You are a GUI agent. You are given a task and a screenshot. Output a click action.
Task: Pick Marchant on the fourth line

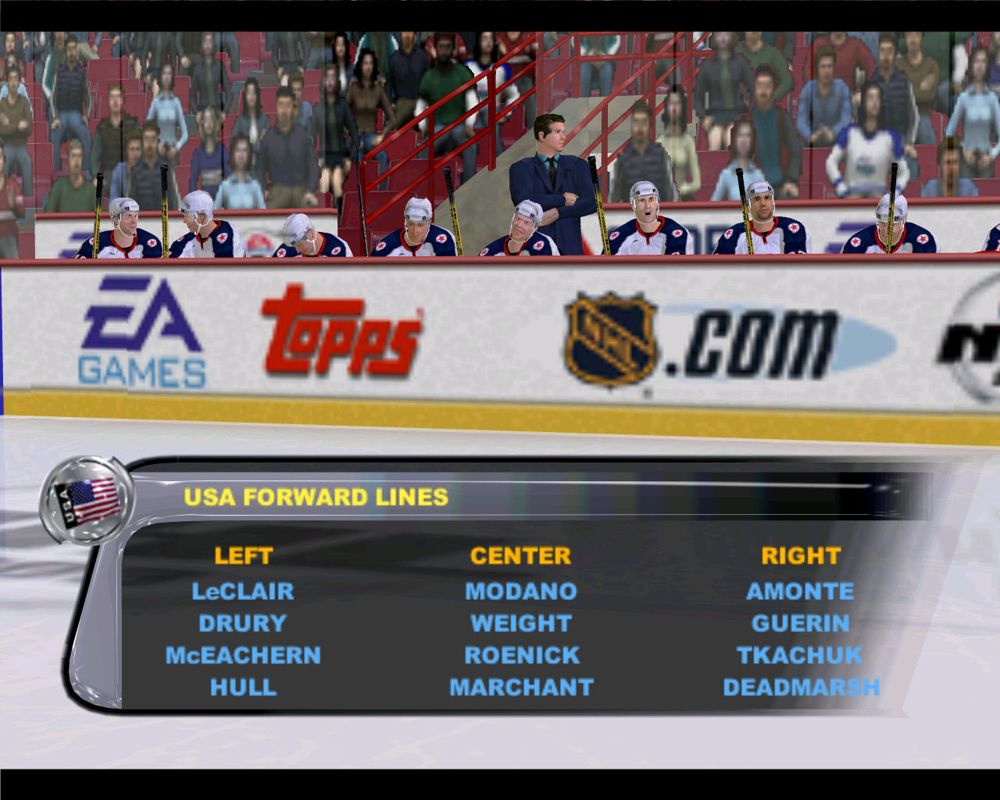pos(521,687)
